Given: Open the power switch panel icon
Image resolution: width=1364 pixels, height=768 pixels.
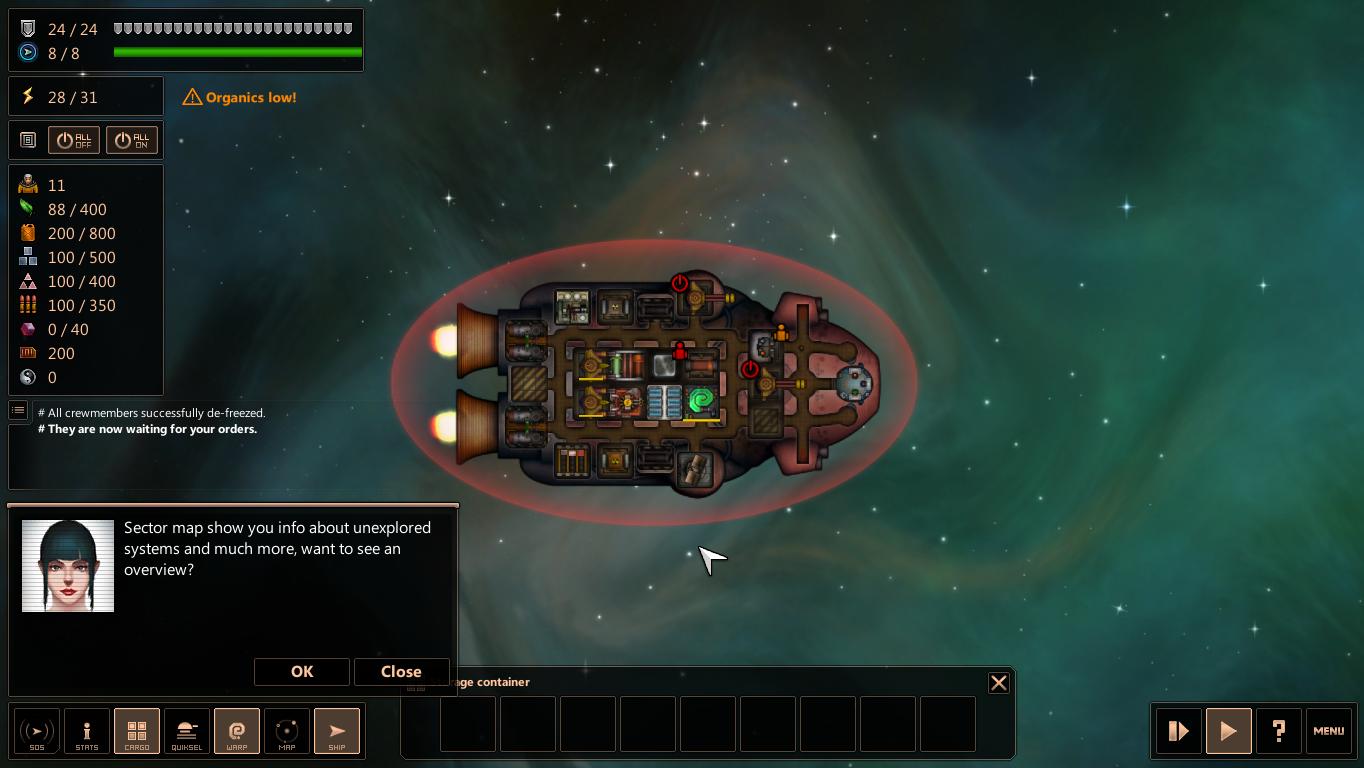Looking at the screenshot, I should coord(28,140).
